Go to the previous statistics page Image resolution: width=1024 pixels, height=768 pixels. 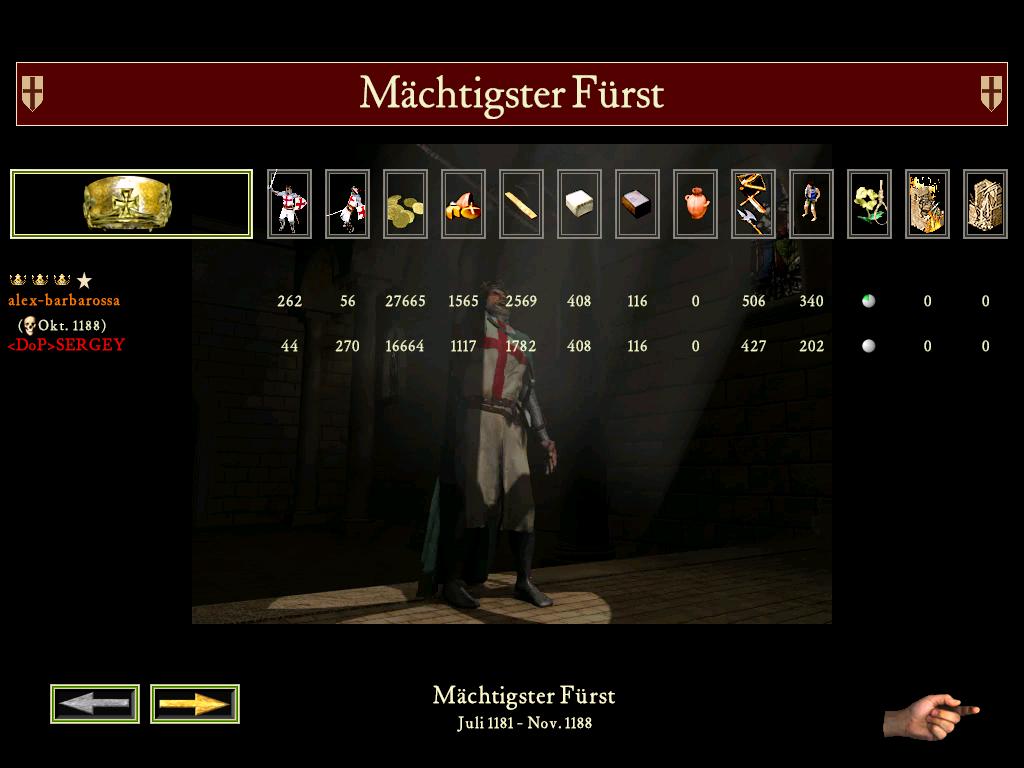click(x=95, y=704)
